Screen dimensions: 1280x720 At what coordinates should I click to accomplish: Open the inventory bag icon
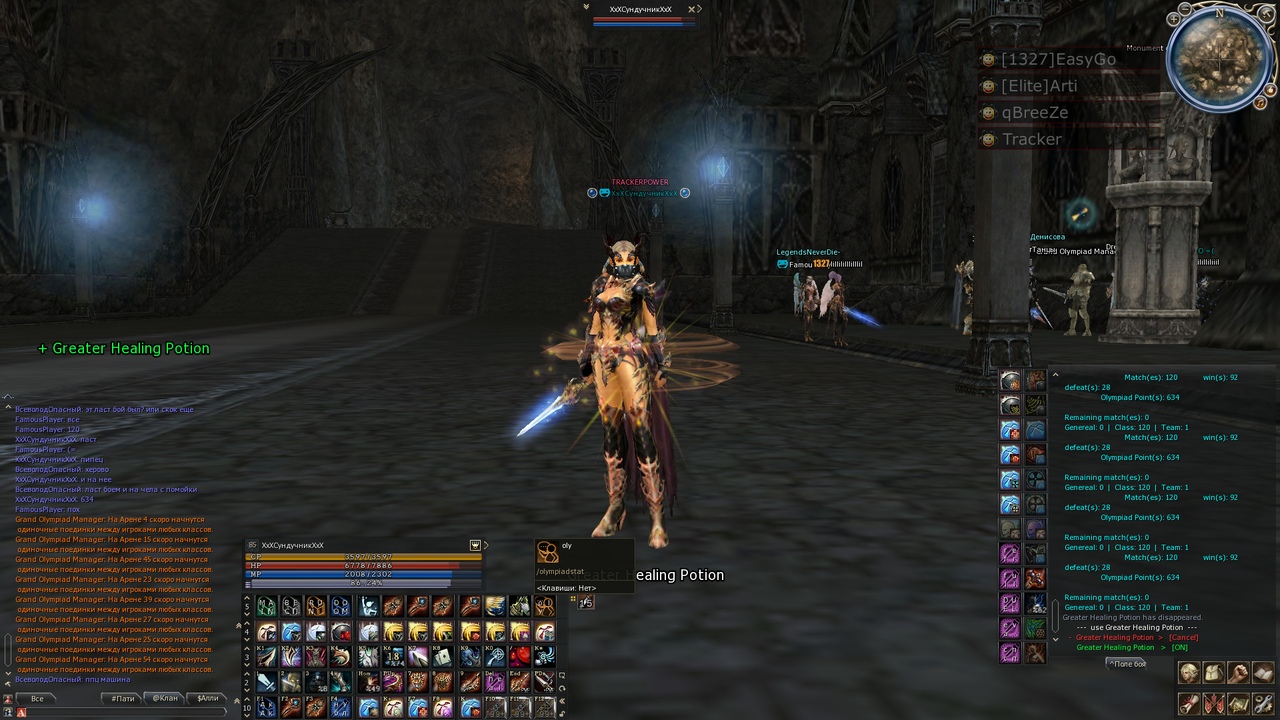point(1214,673)
